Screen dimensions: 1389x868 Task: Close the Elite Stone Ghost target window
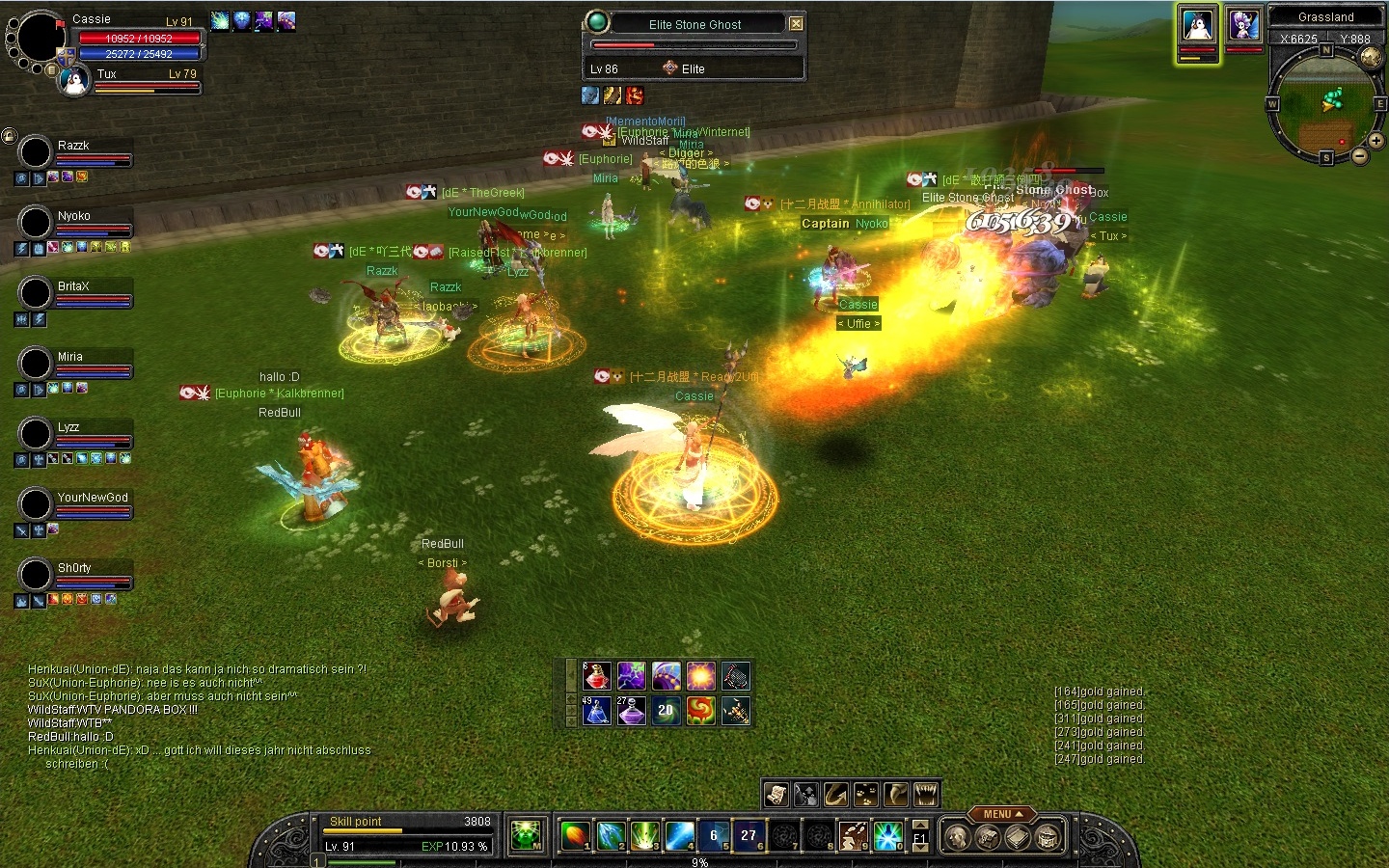coord(796,24)
